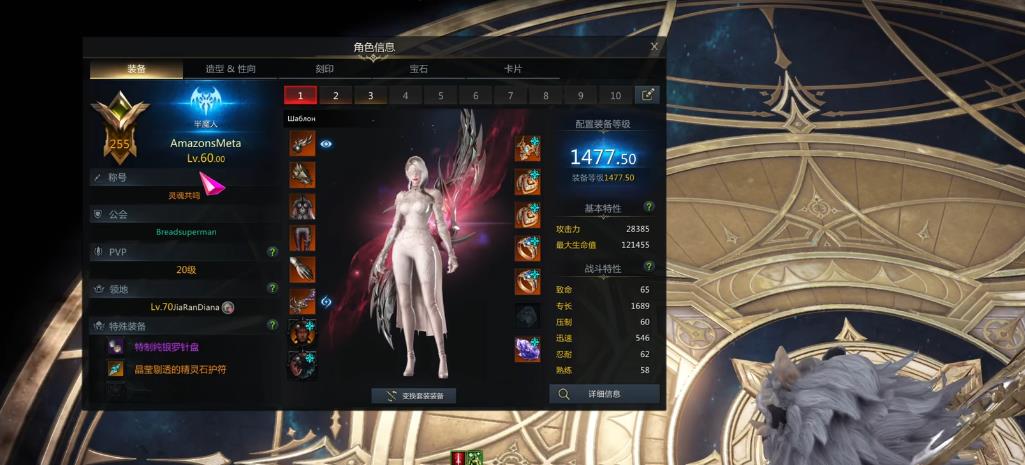The height and width of the screenshot is (465, 1025).
Task: Select the clawed gloves equipment slot
Action: [302, 268]
